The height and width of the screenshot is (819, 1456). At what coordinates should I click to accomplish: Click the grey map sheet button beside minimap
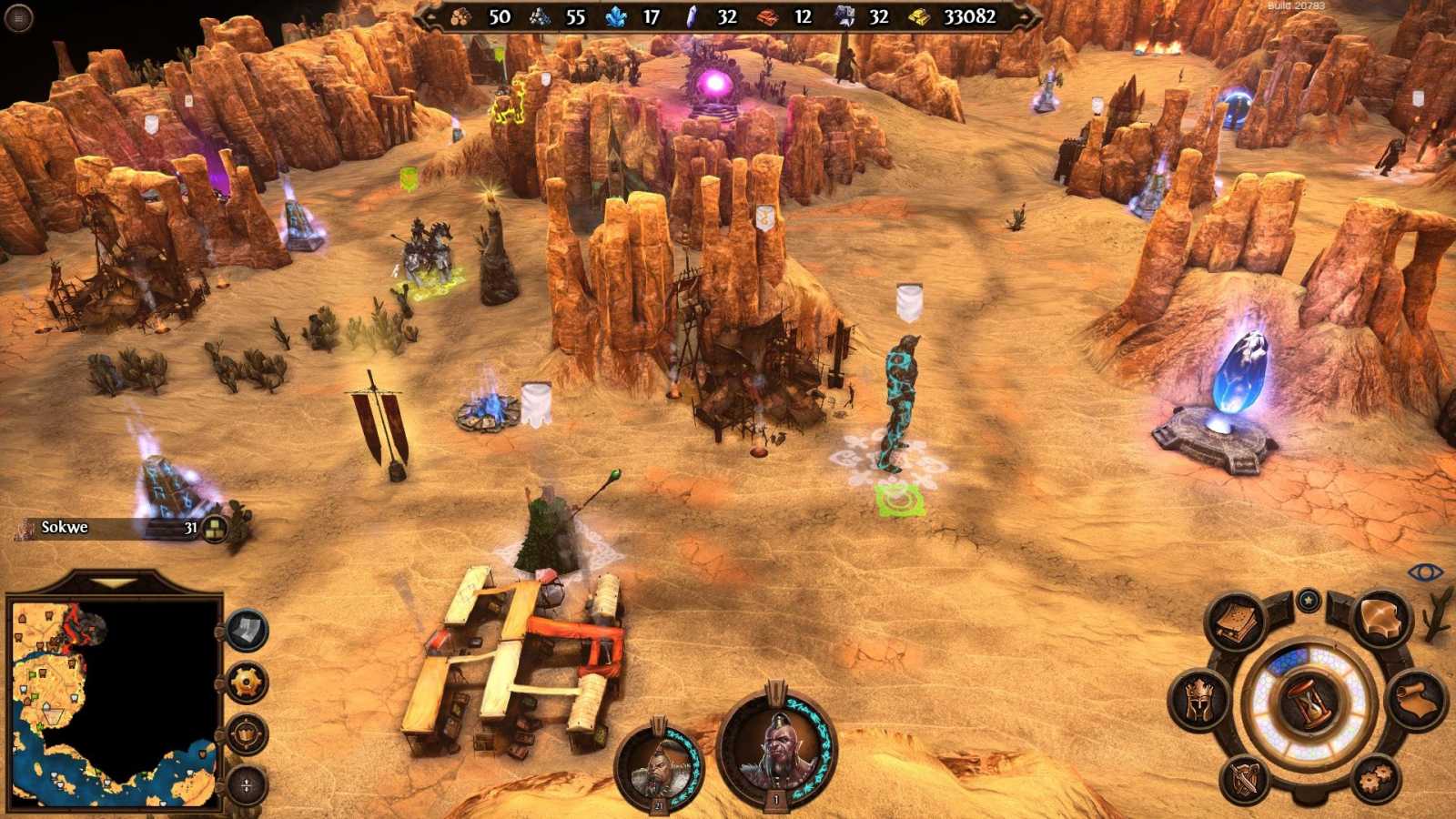click(247, 630)
